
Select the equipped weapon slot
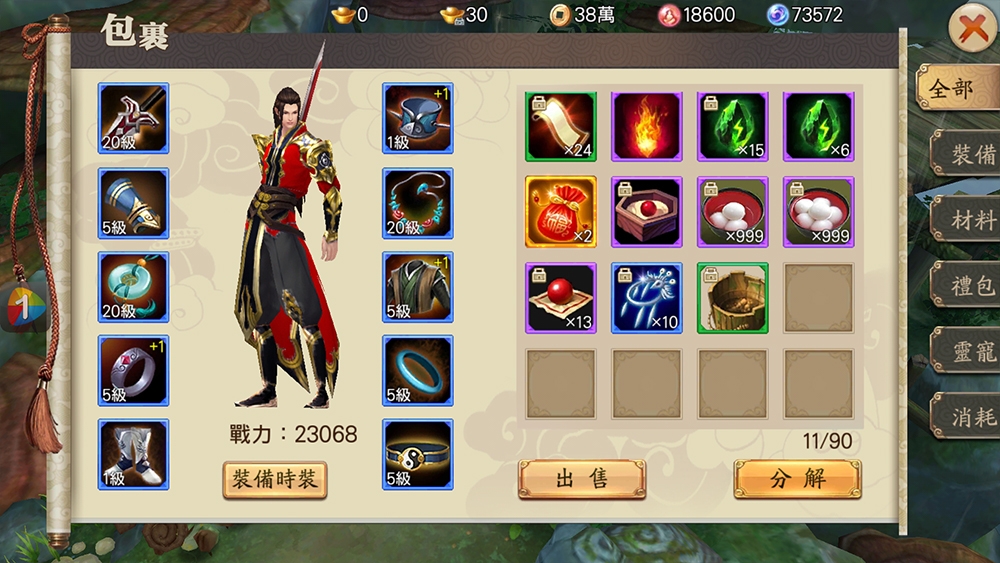click(133, 118)
